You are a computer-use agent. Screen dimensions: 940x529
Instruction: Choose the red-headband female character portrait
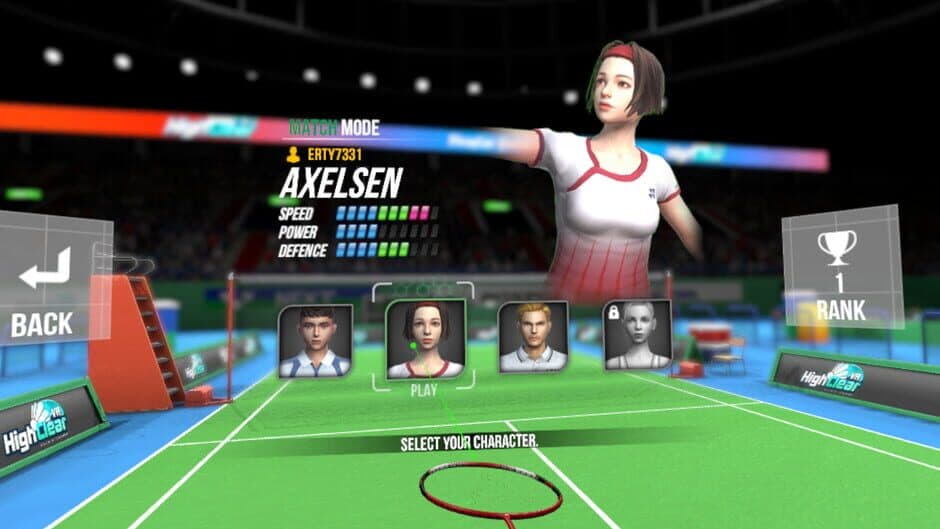(x=426, y=340)
